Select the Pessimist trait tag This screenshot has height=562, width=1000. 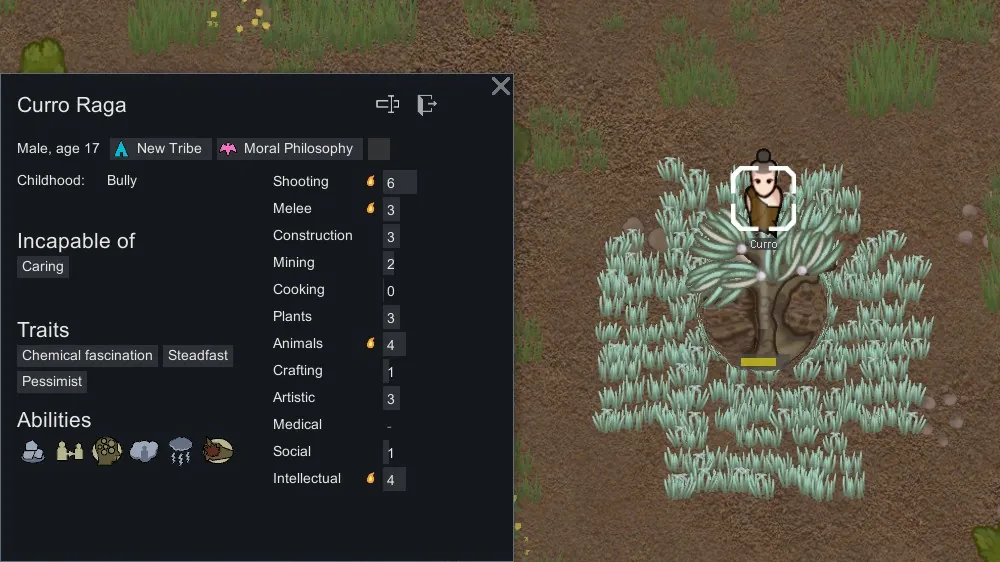tap(53, 382)
